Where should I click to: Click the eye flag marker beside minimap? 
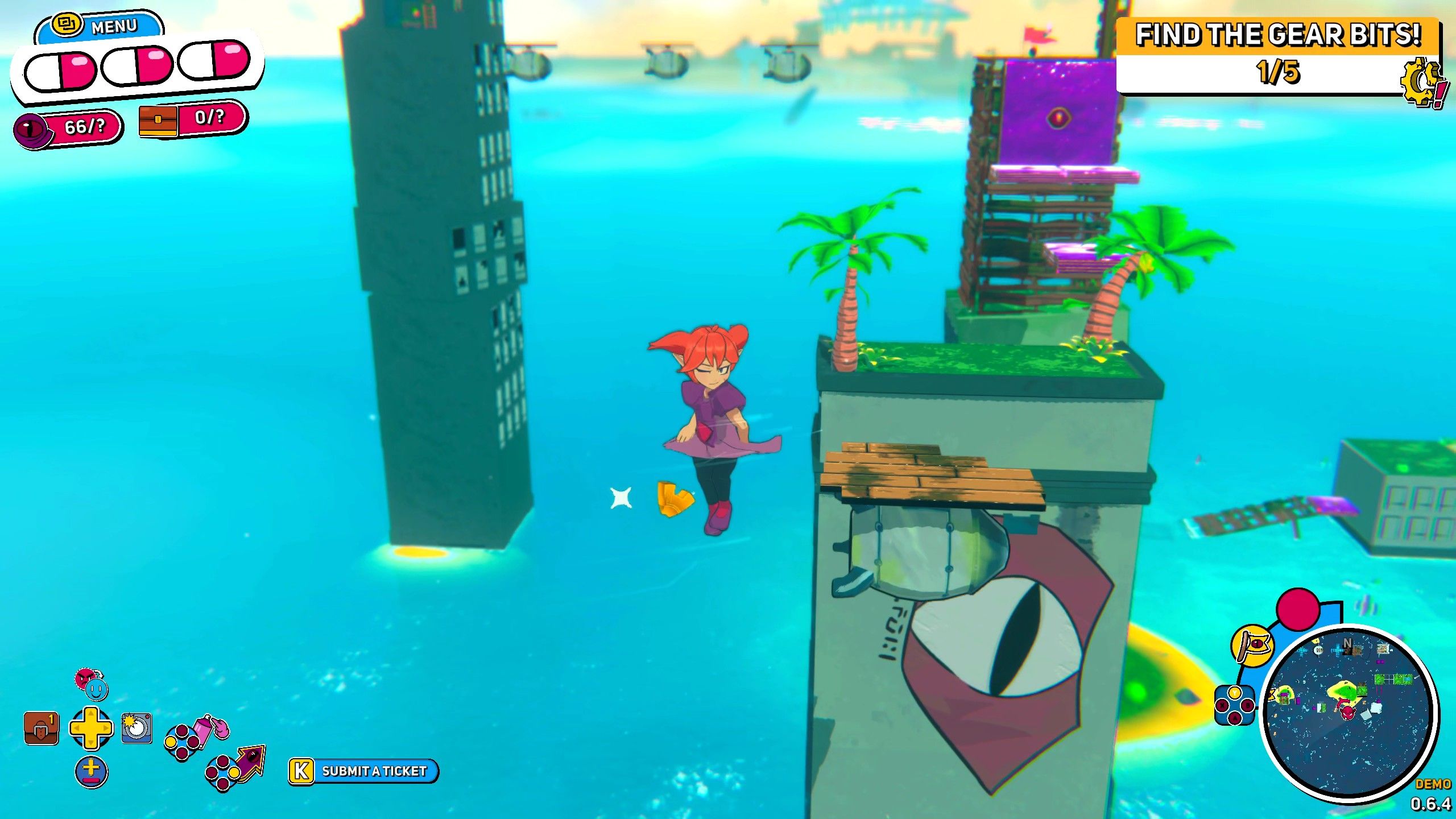tap(1253, 644)
